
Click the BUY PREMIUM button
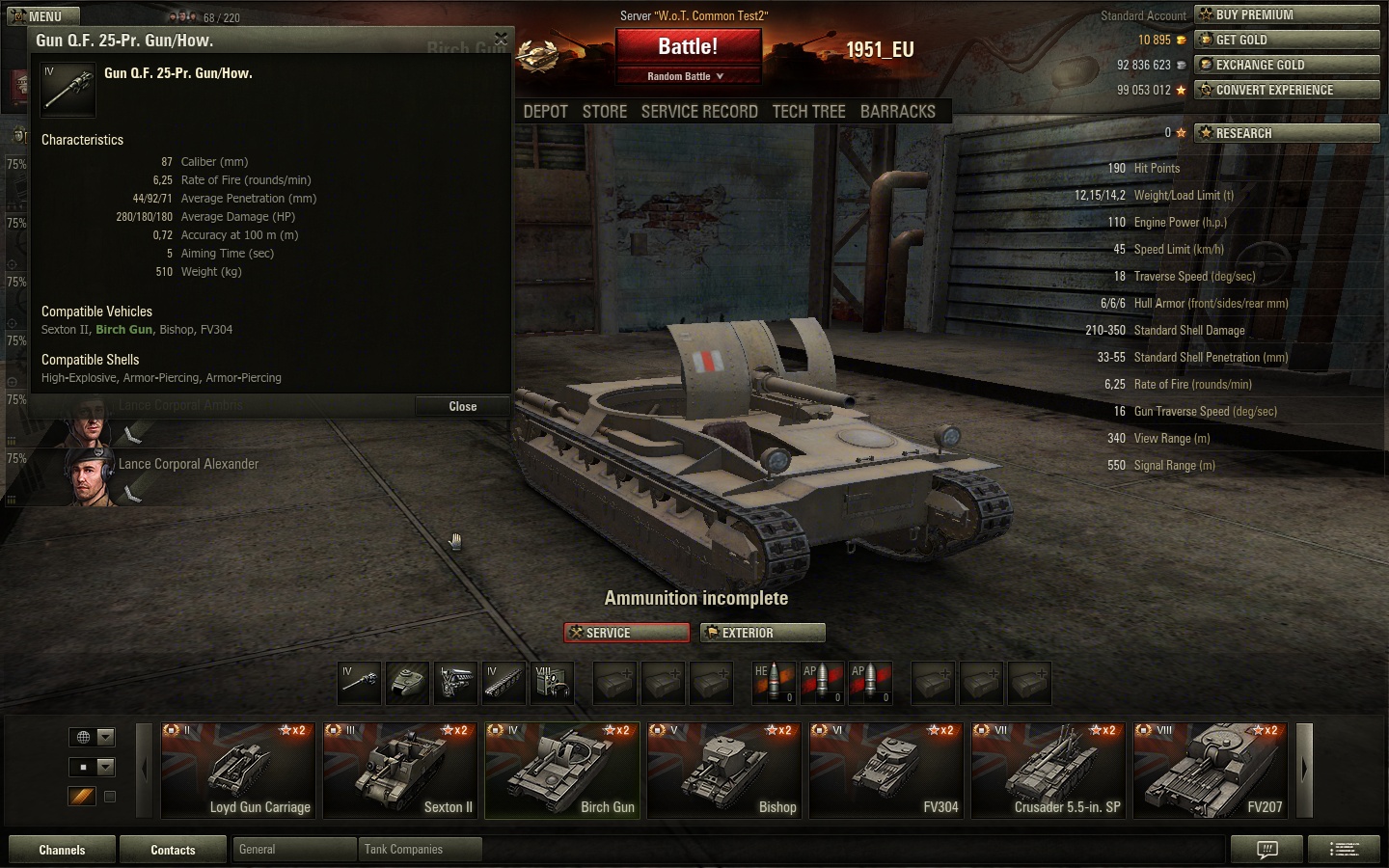click(x=1287, y=14)
